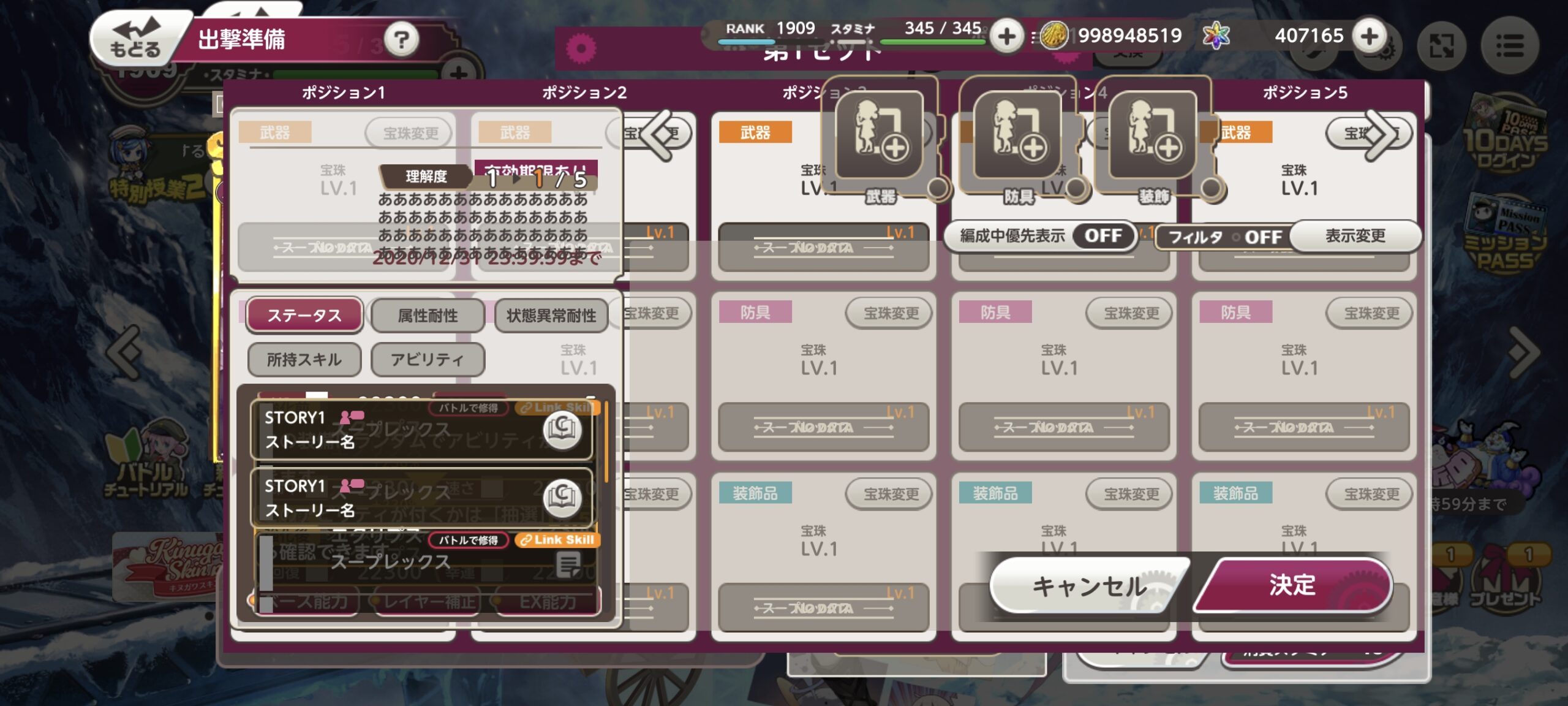Image resolution: width=1568 pixels, height=706 pixels.
Task: Open the アビリティ tab
Action: click(x=428, y=360)
